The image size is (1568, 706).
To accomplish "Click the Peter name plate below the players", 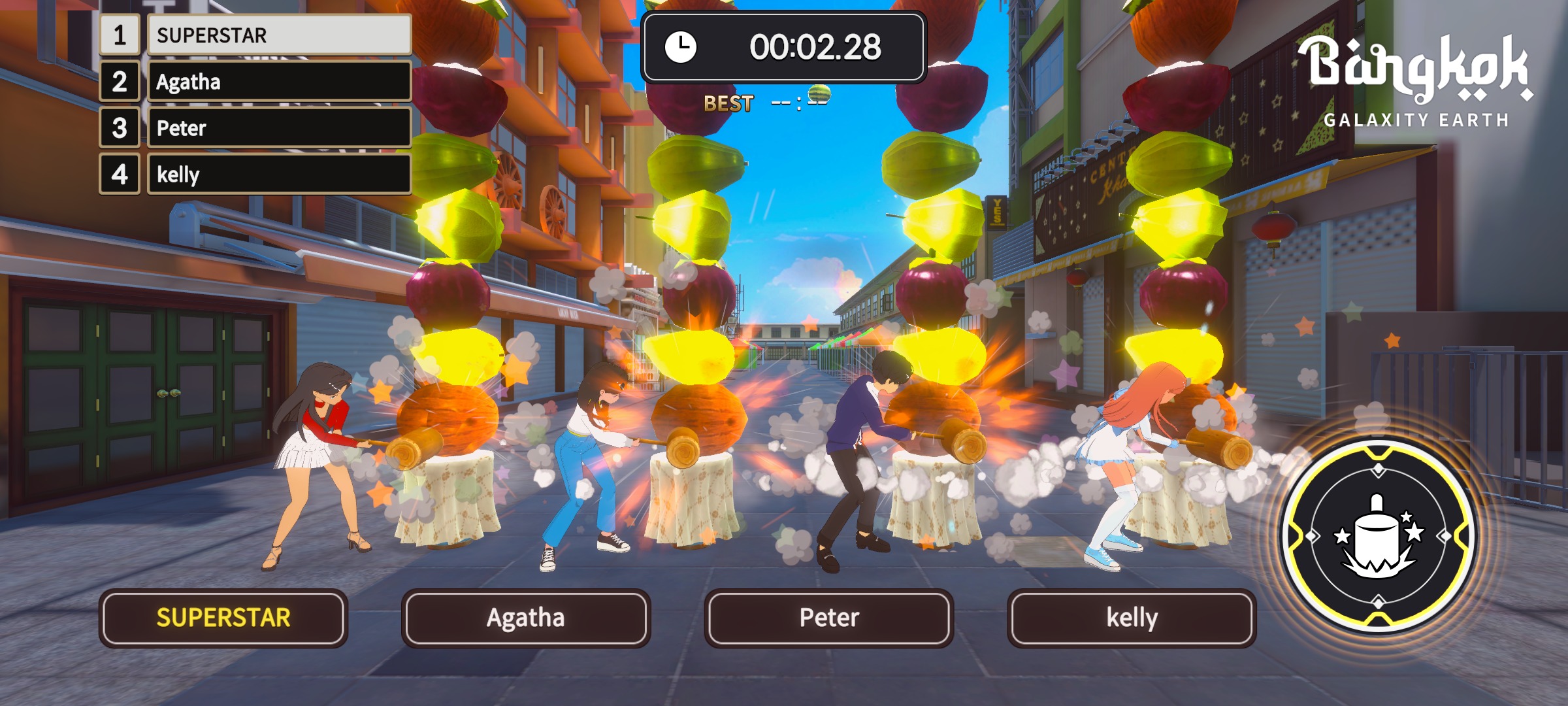I will [x=828, y=618].
